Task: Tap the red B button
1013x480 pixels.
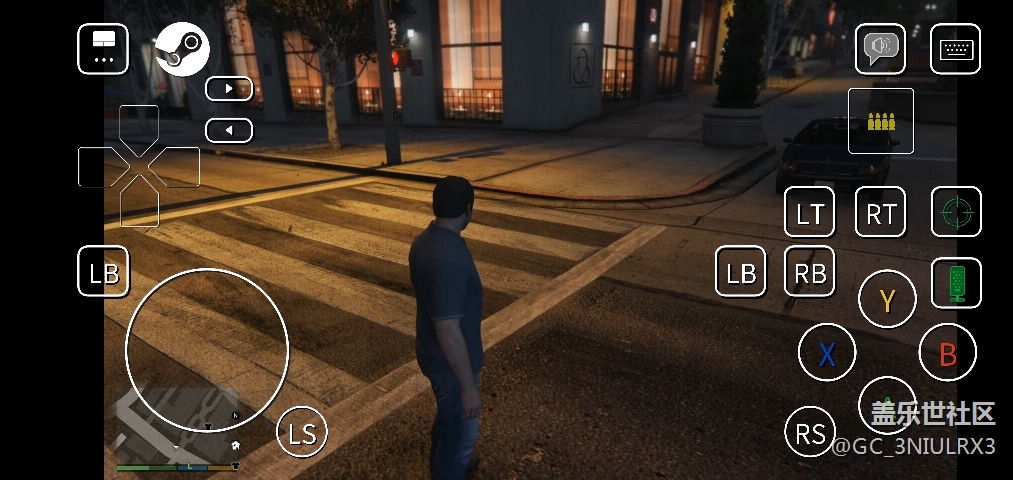Action: tap(947, 353)
